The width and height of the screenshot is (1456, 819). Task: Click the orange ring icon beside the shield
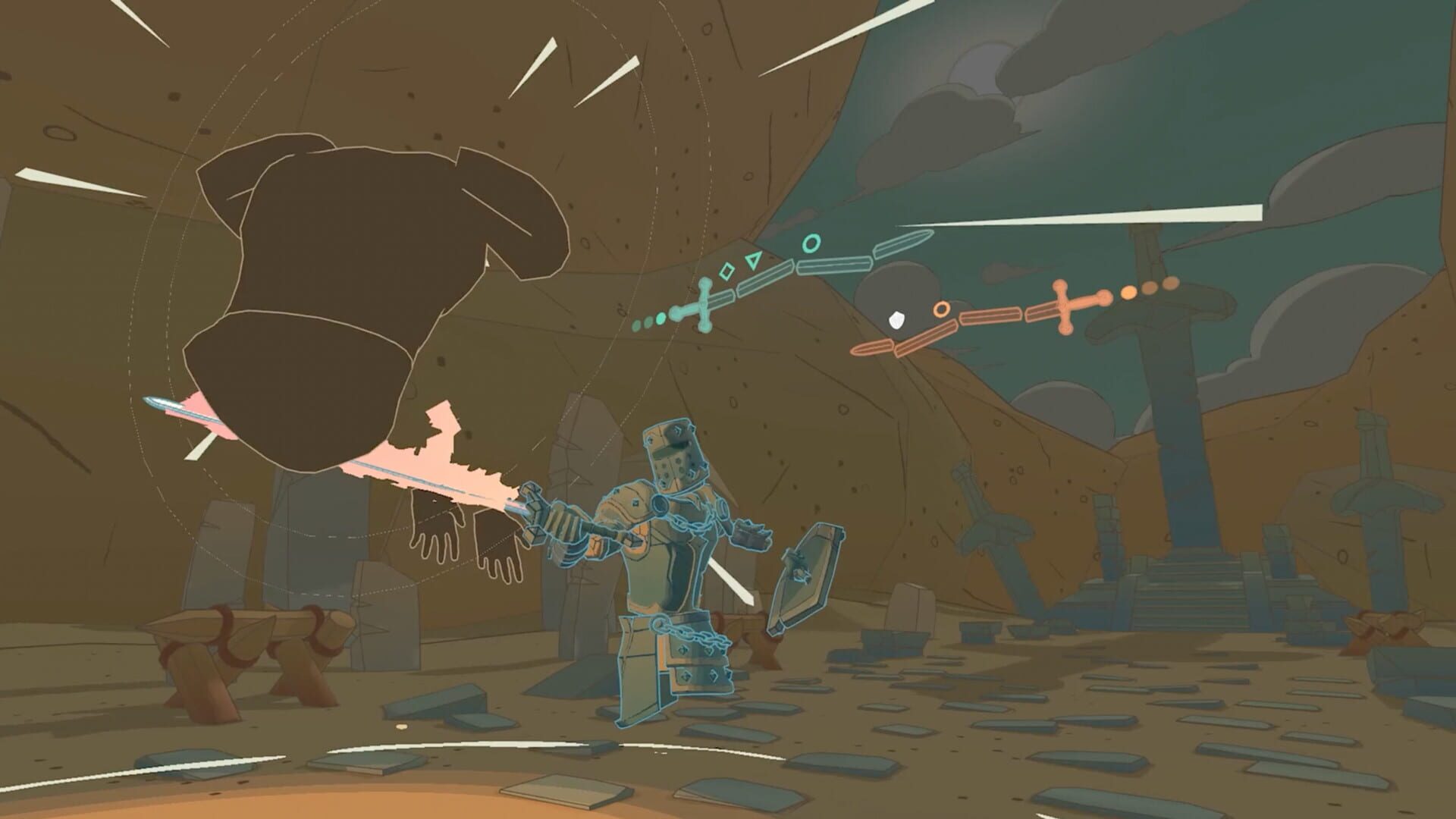pyautogui.click(x=941, y=308)
